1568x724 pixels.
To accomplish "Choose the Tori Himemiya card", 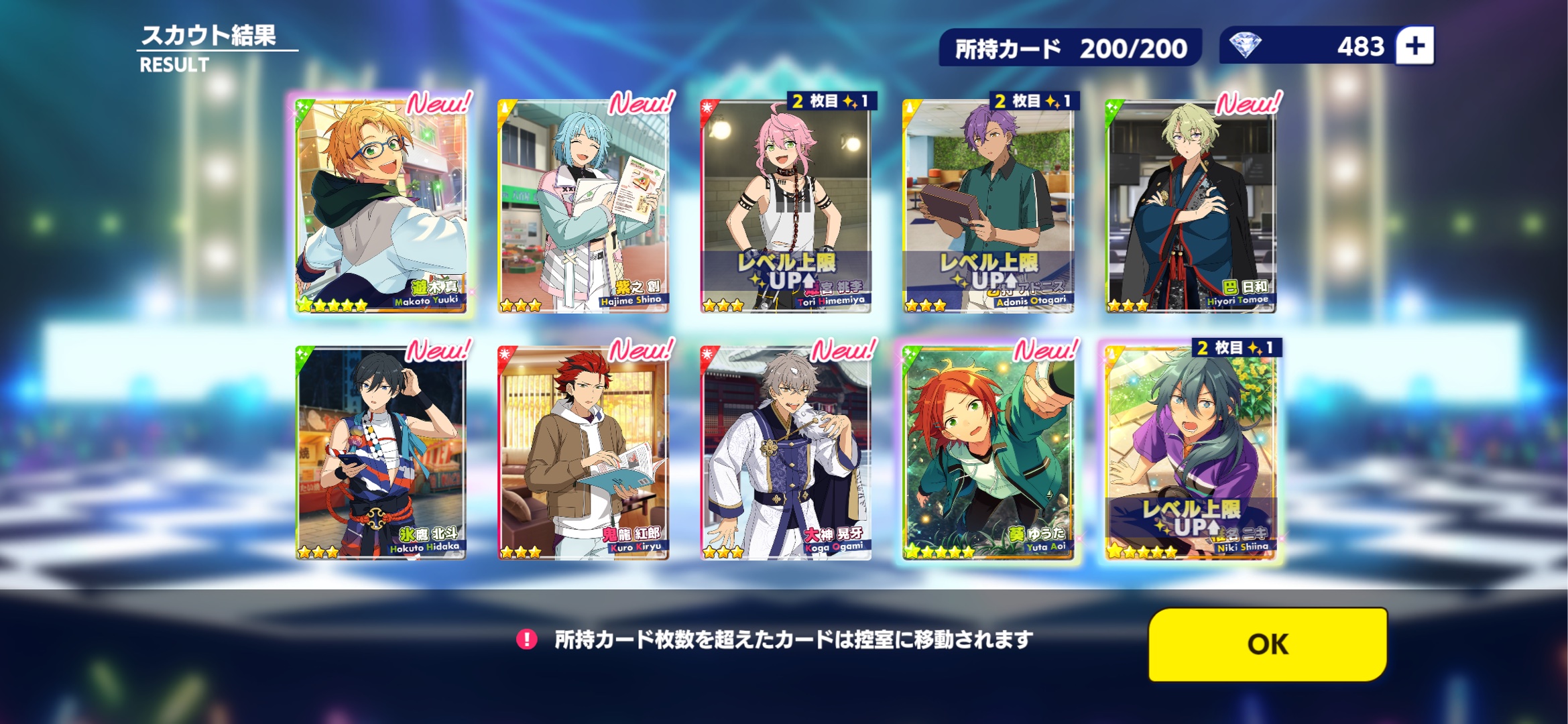I will (x=786, y=205).
